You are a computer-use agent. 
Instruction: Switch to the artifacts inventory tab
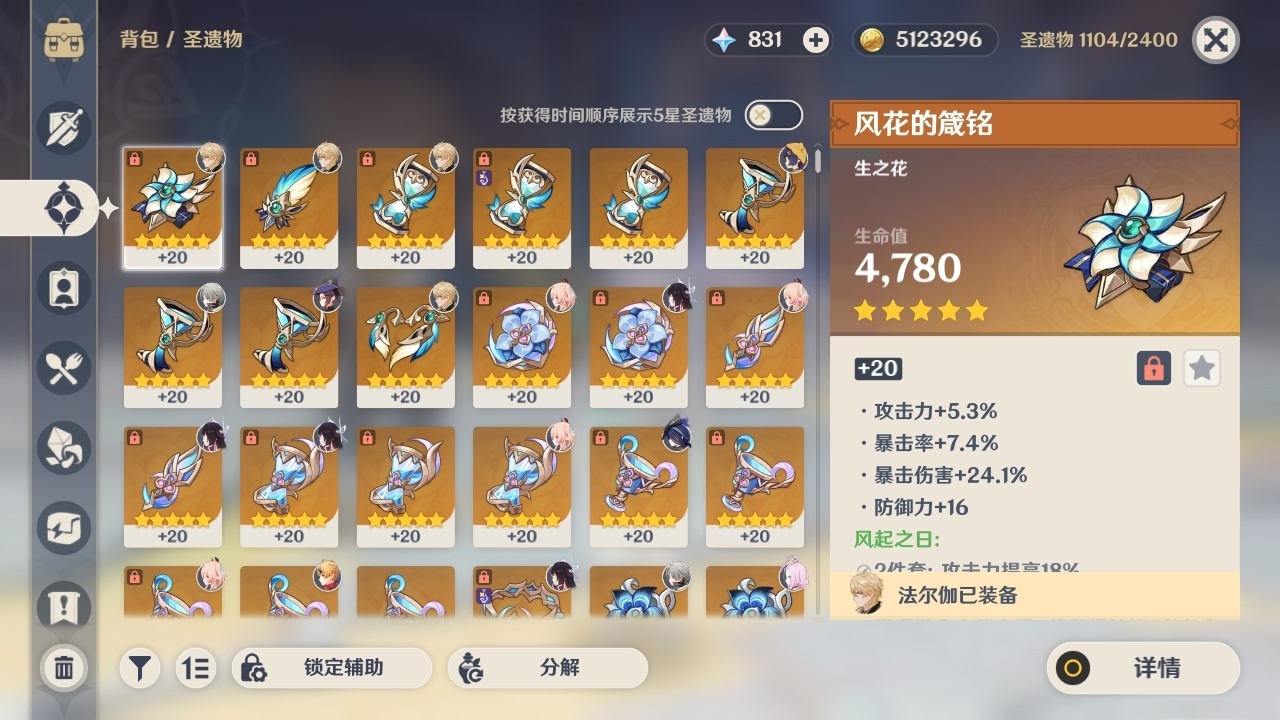coord(63,208)
